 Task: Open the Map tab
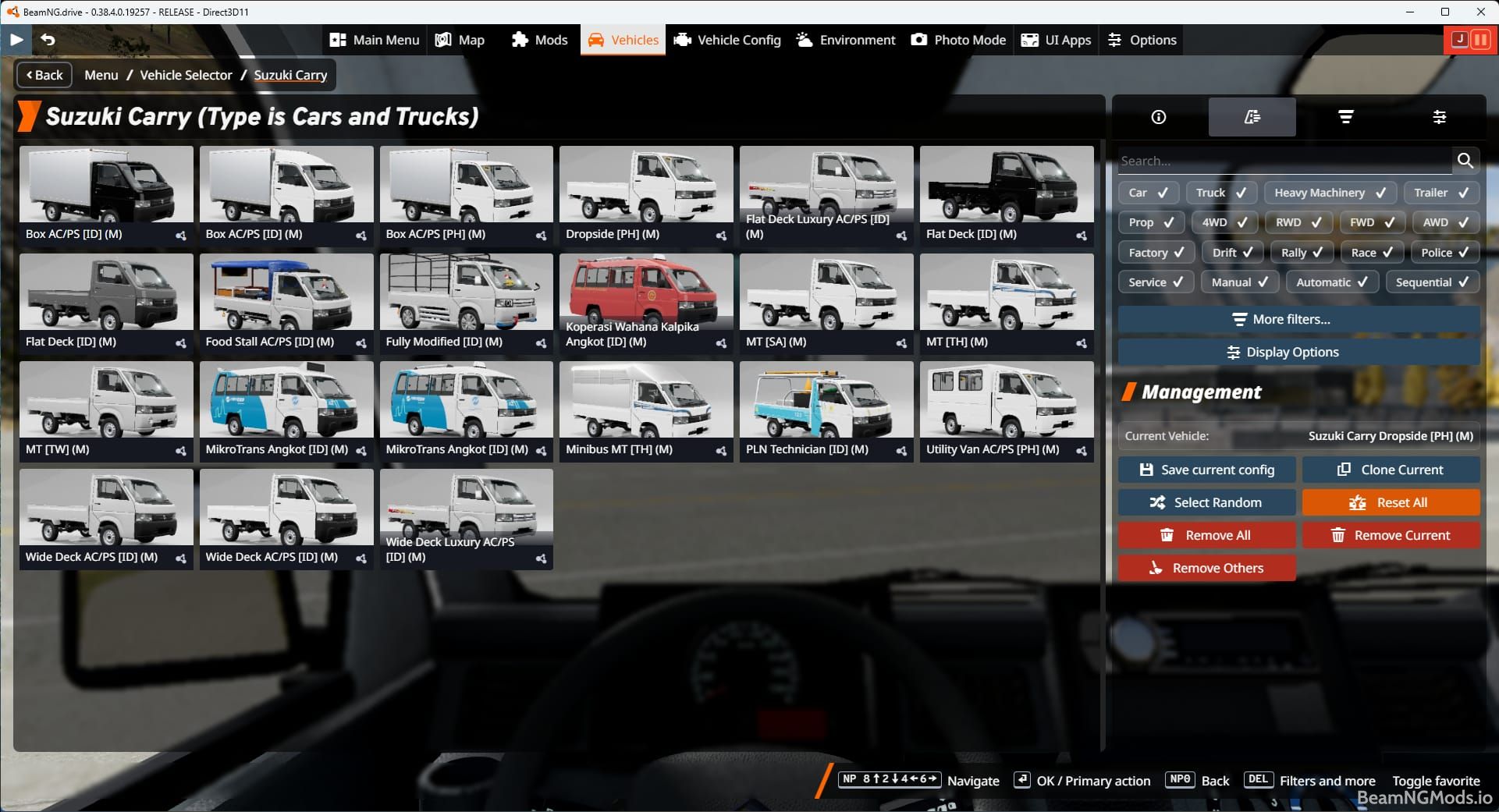pos(460,40)
